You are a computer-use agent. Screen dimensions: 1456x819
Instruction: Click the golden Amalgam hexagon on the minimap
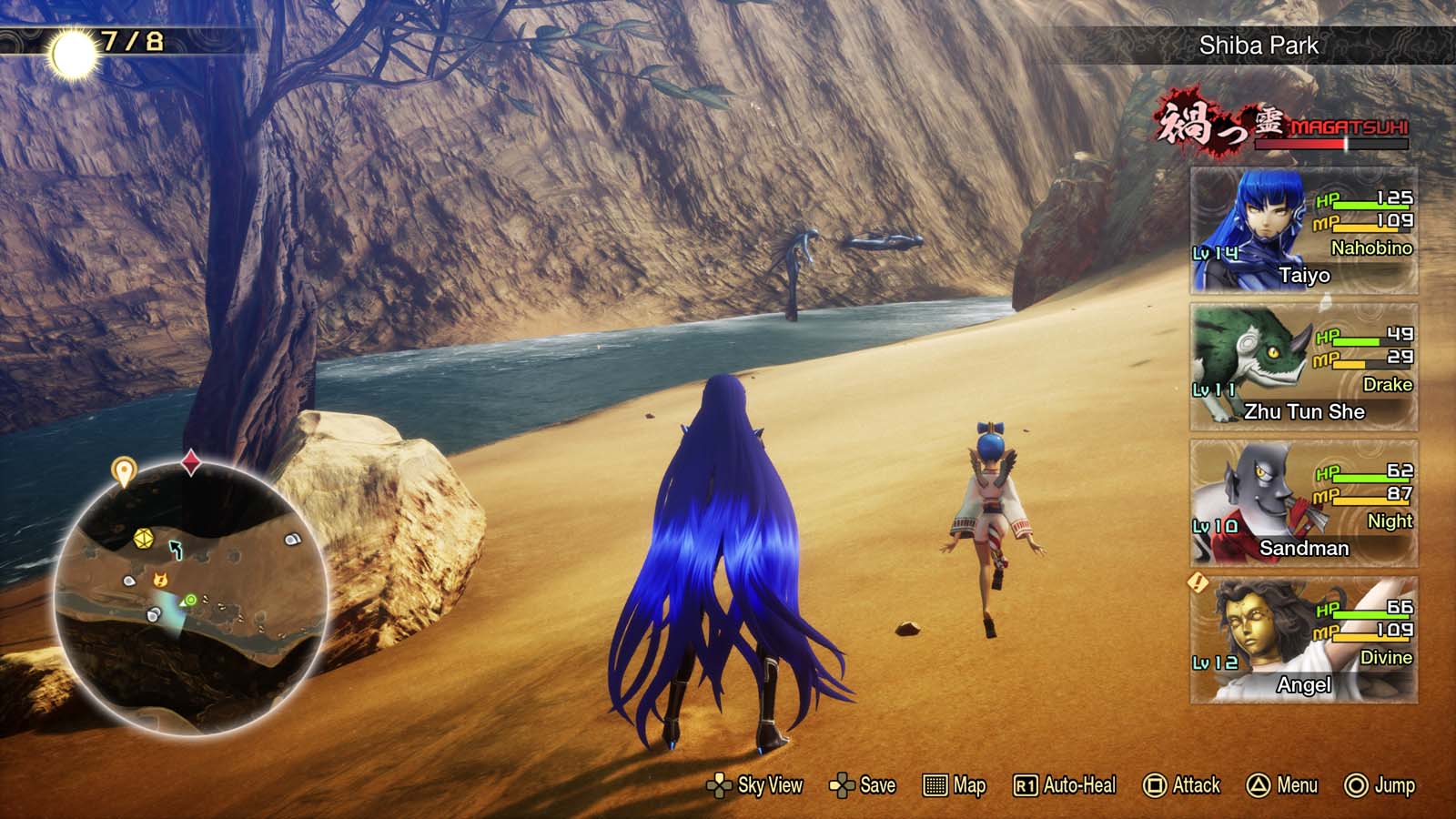tap(144, 538)
